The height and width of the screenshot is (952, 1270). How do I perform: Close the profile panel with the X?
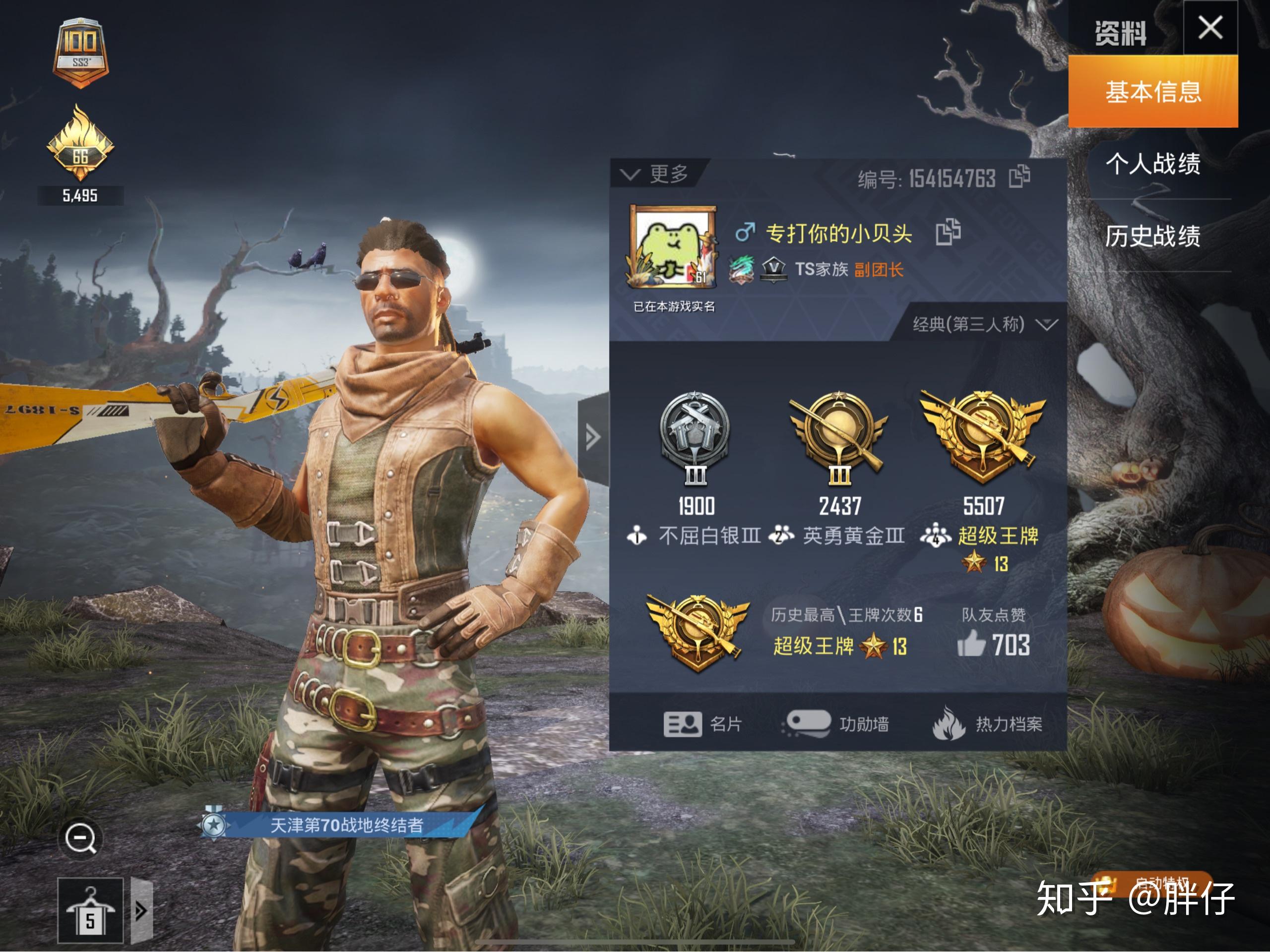[1209, 28]
